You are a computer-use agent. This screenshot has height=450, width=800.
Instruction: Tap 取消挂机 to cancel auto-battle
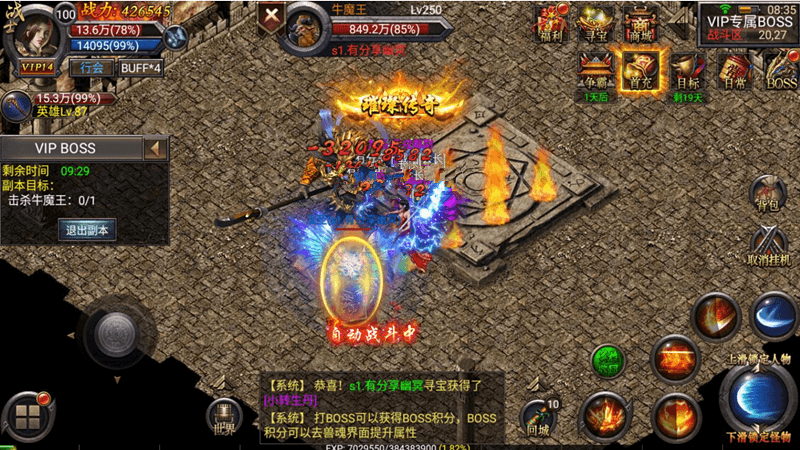770,247
